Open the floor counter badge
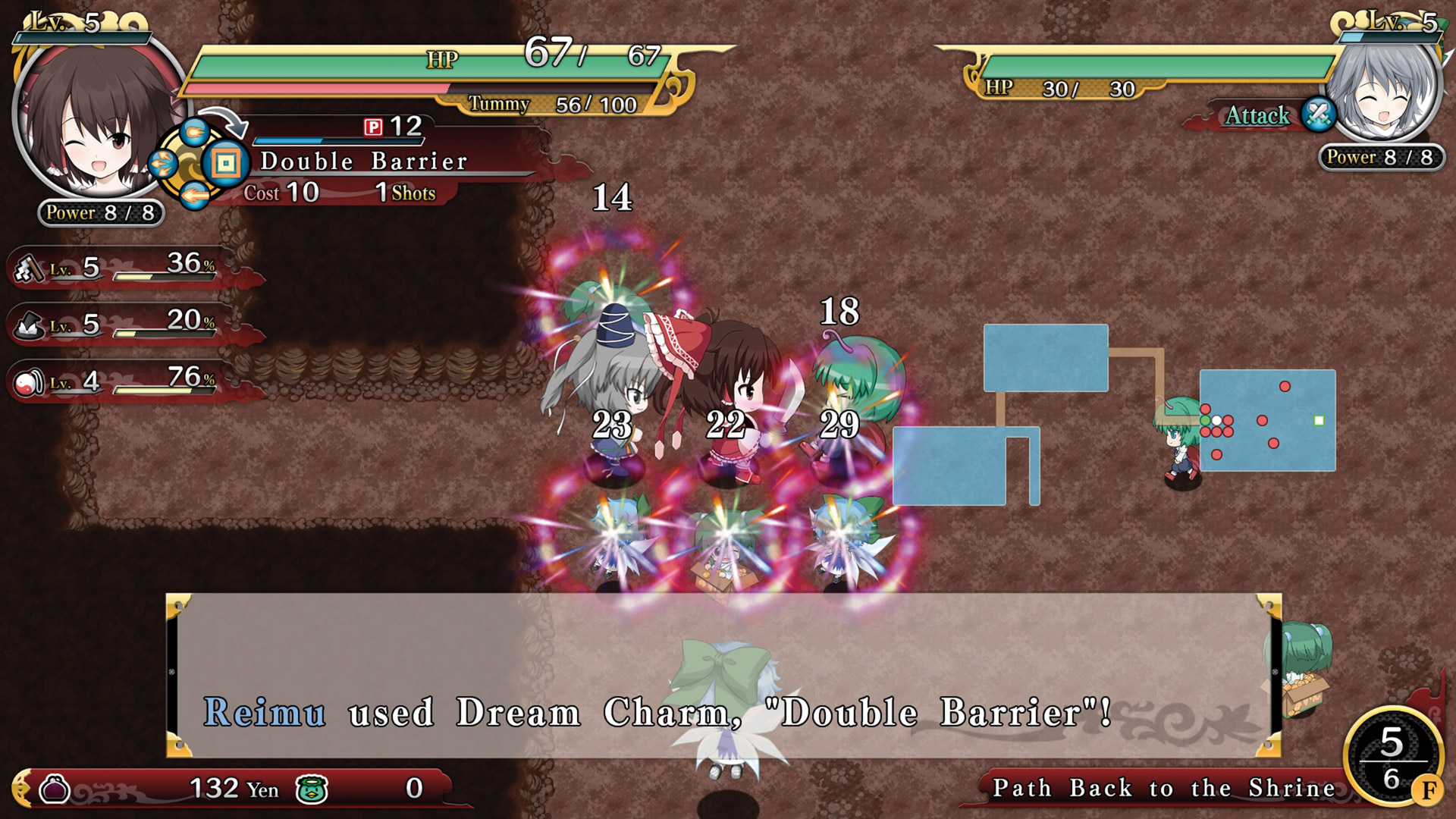Viewport: 1456px width, 819px height. pyautogui.click(x=1392, y=758)
